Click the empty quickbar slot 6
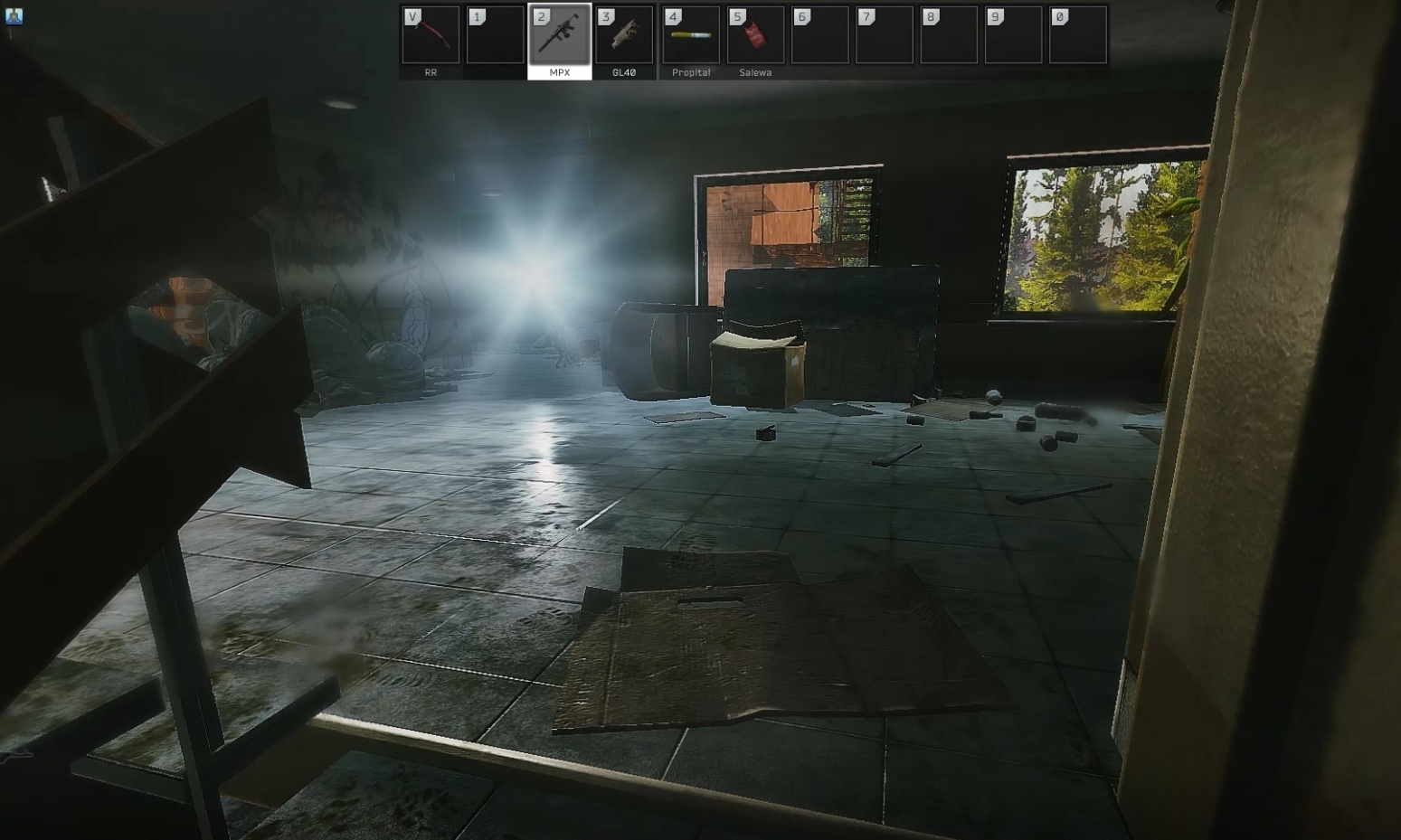This screenshot has height=840, width=1401. [819, 35]
